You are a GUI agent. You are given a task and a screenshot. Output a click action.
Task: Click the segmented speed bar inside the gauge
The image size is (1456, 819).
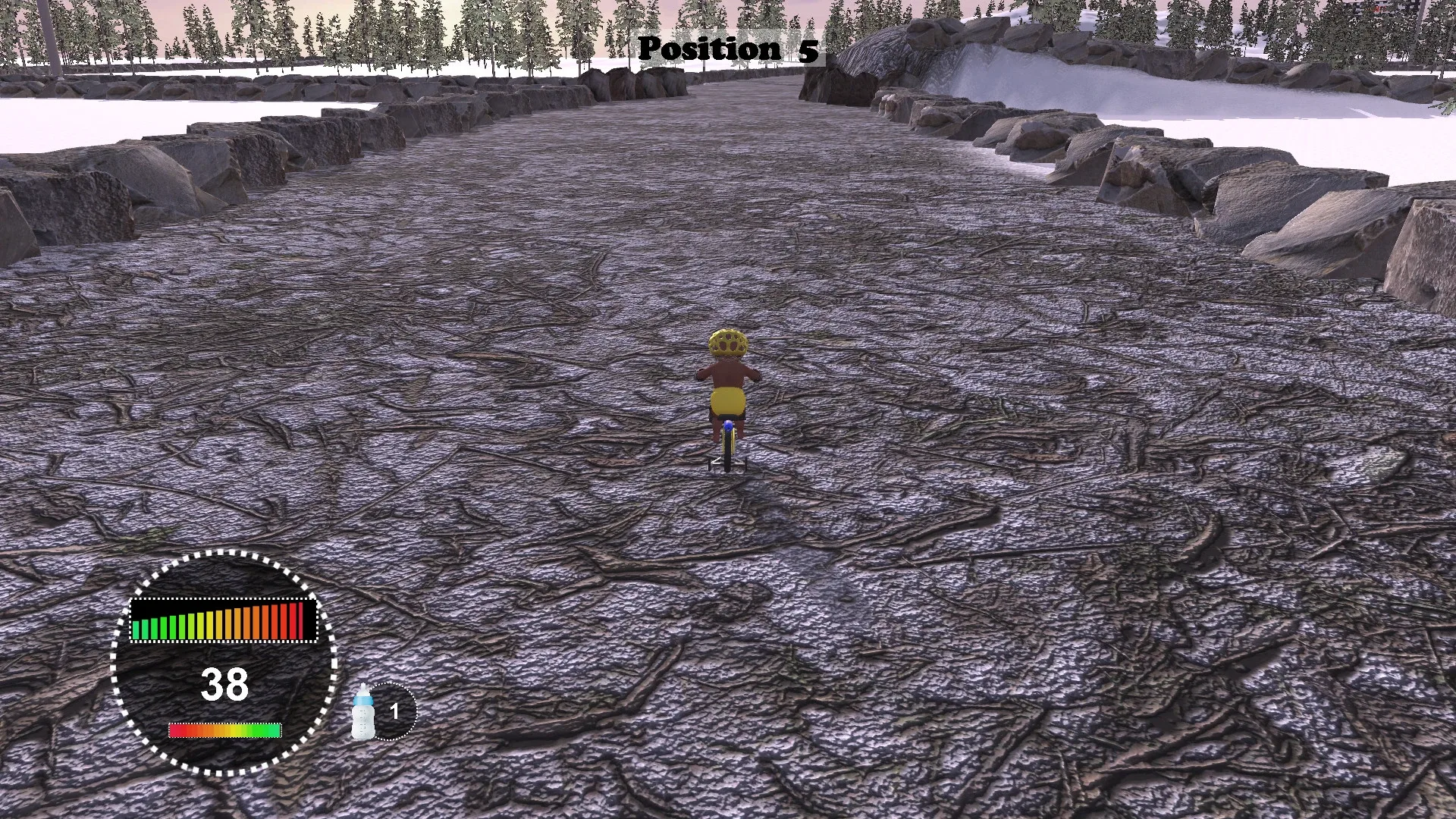tap(225, 622)
